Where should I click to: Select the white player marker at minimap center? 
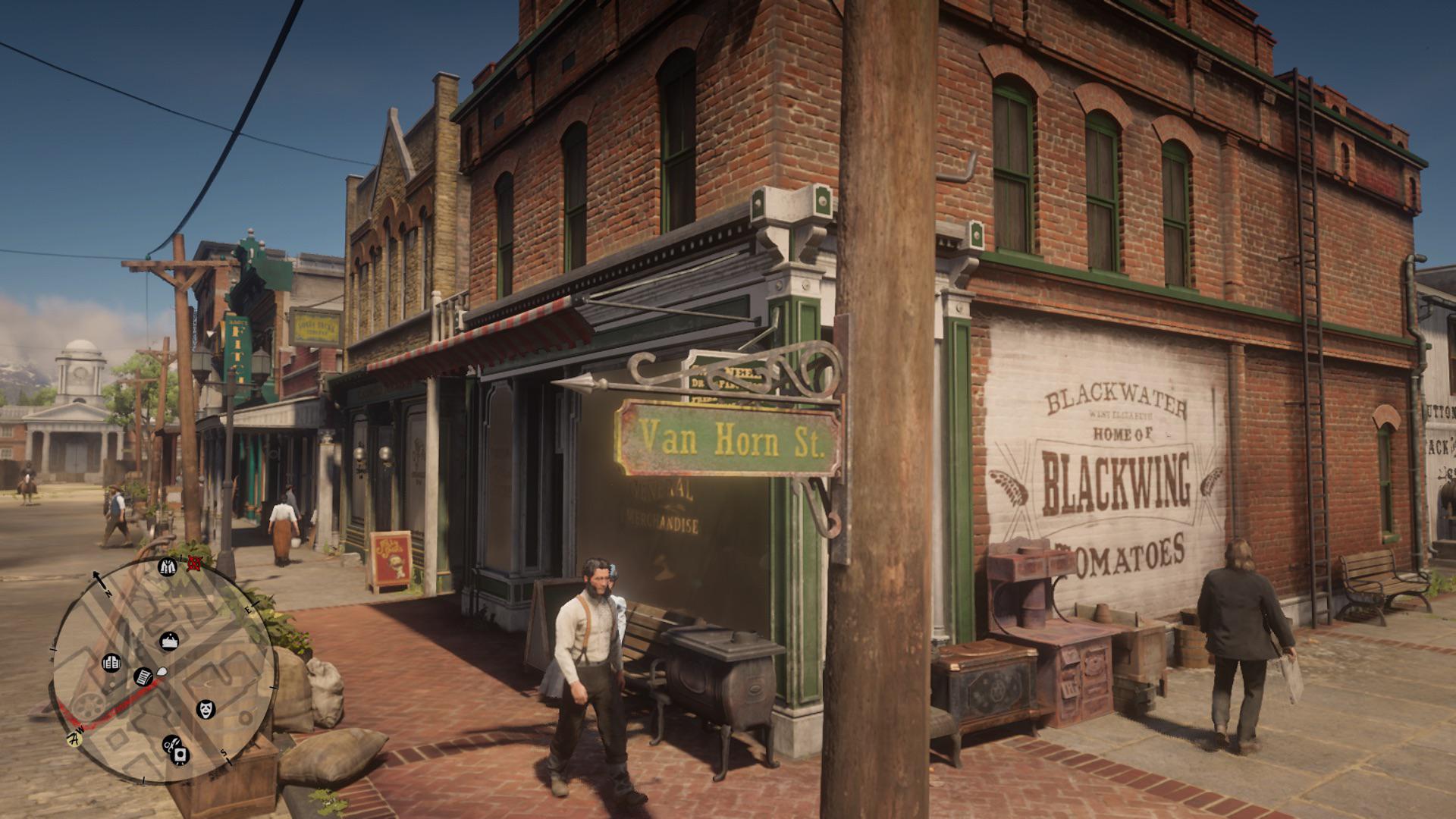click(162, 670)
